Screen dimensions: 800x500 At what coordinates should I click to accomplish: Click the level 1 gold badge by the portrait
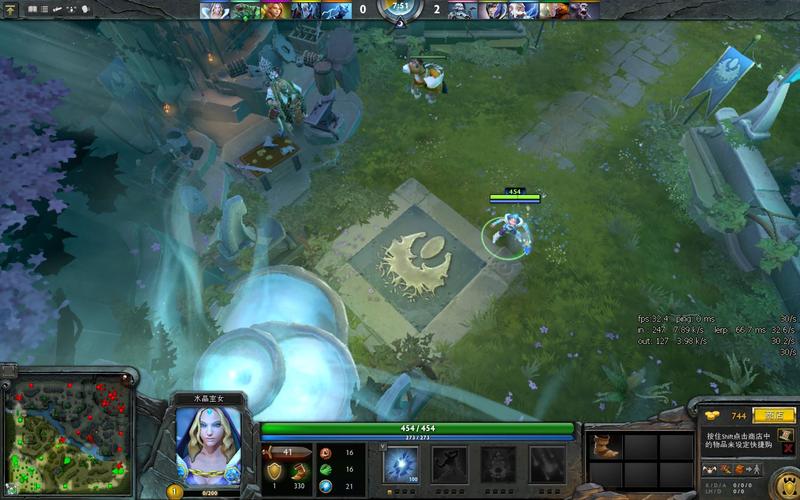(173, 491)
